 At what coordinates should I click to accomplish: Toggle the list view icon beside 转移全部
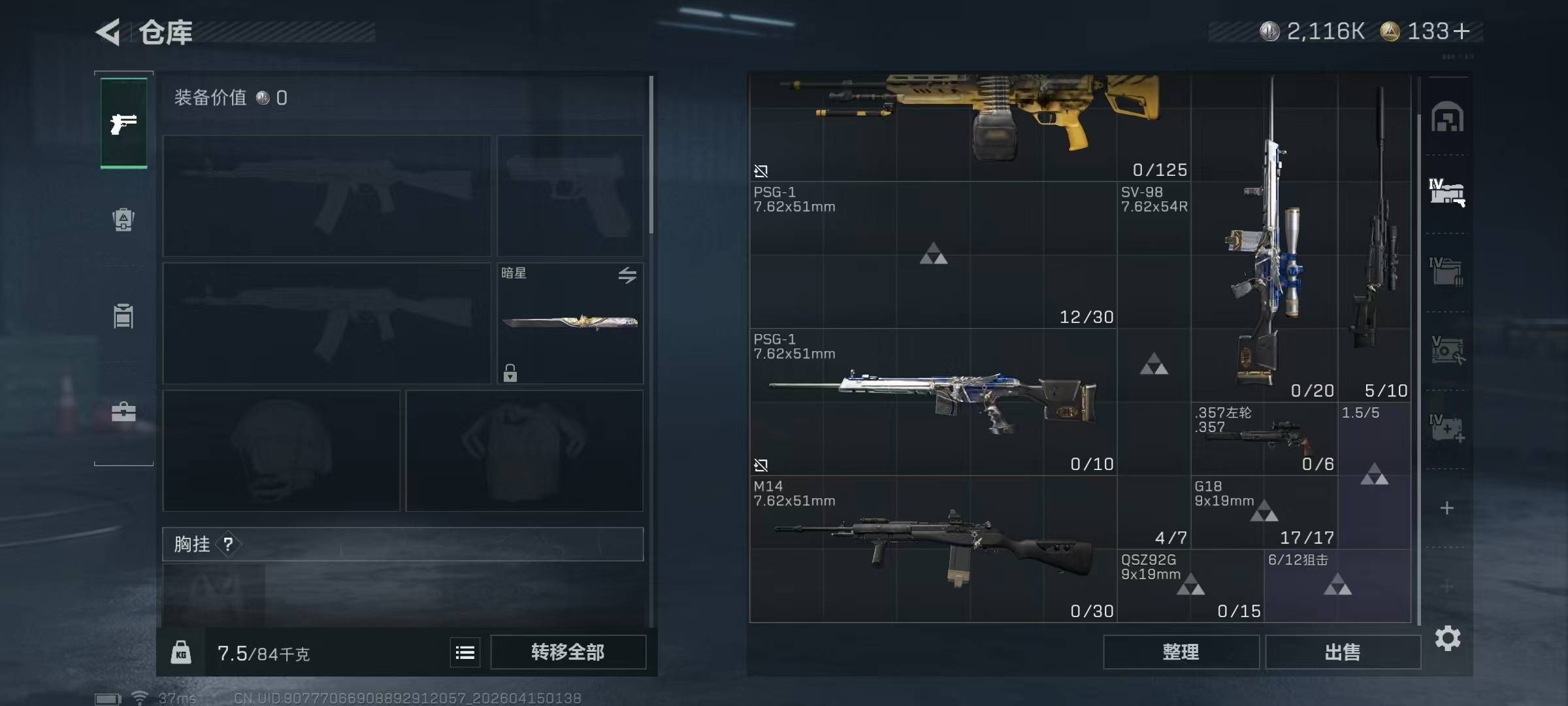pyautogui.click(x=465, y=652)
